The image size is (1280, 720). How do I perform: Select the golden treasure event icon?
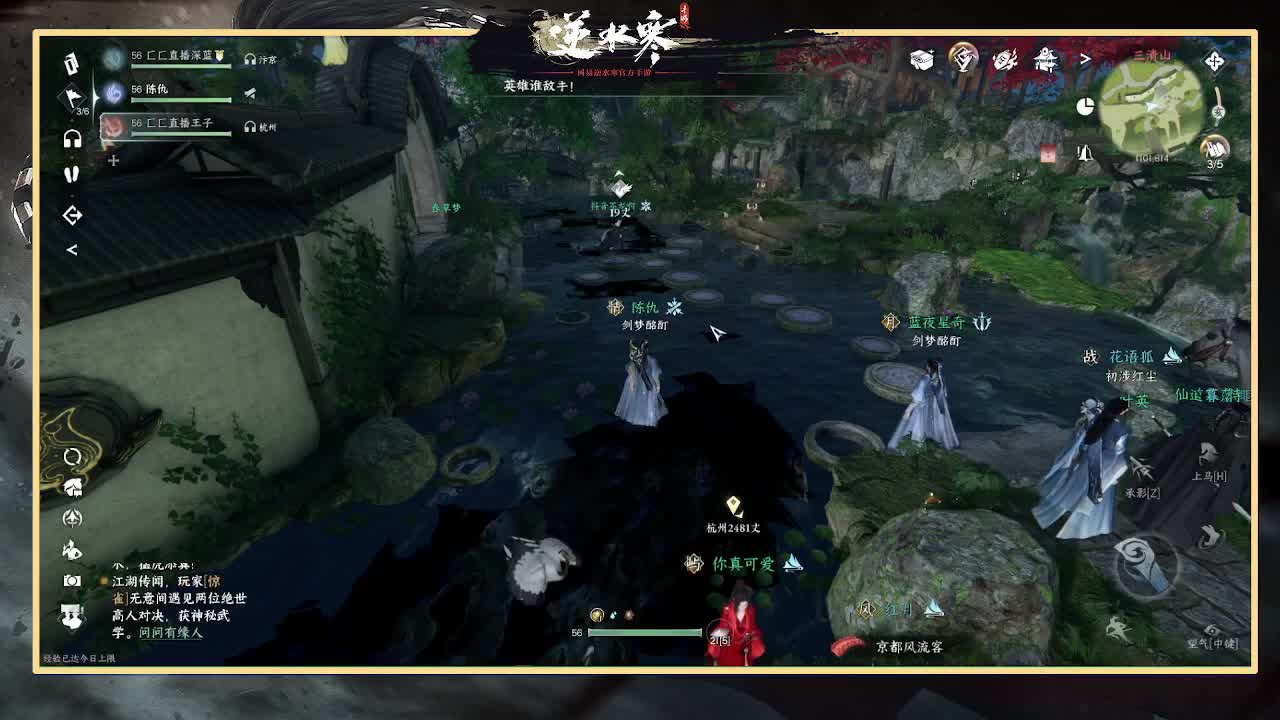coord(962,58)
